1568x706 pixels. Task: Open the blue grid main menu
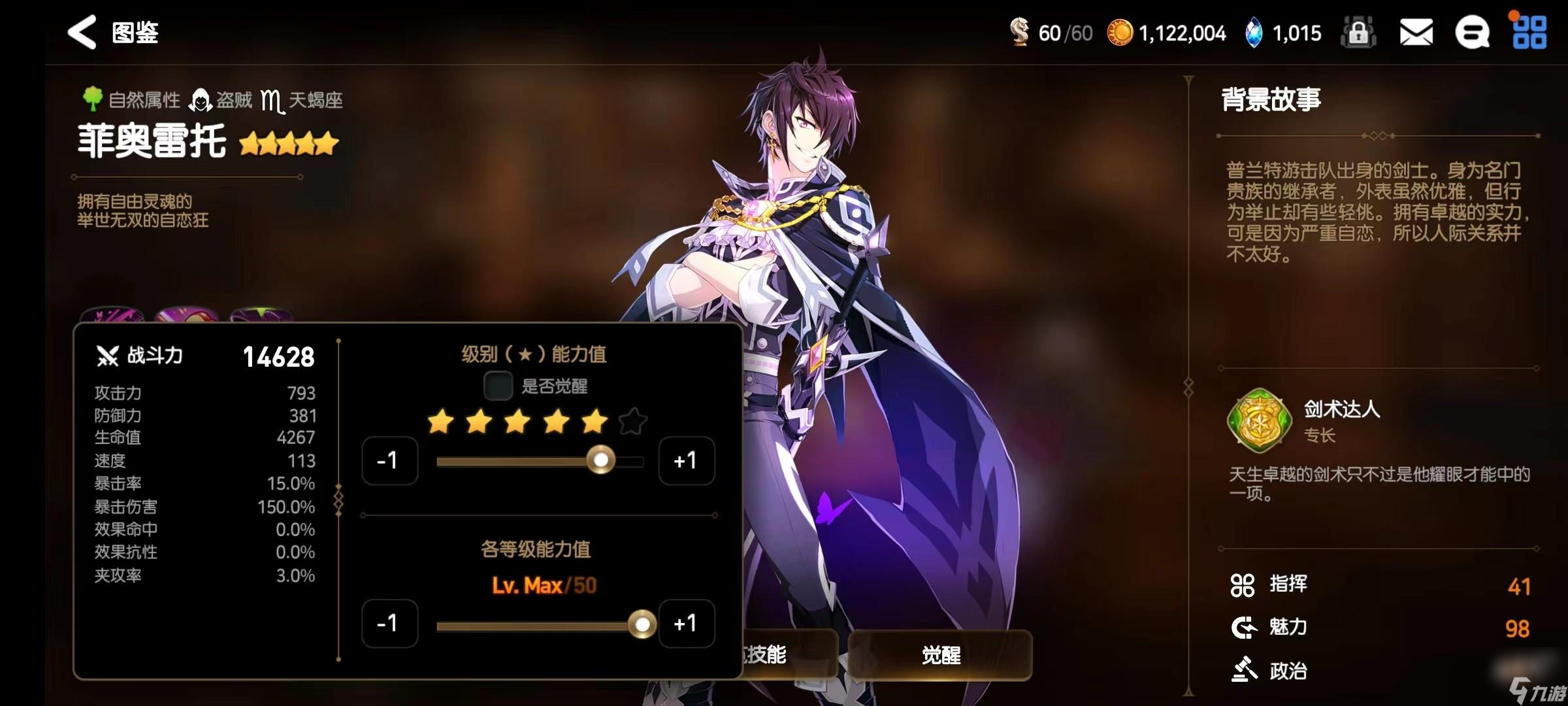(x=1529, y=32)
